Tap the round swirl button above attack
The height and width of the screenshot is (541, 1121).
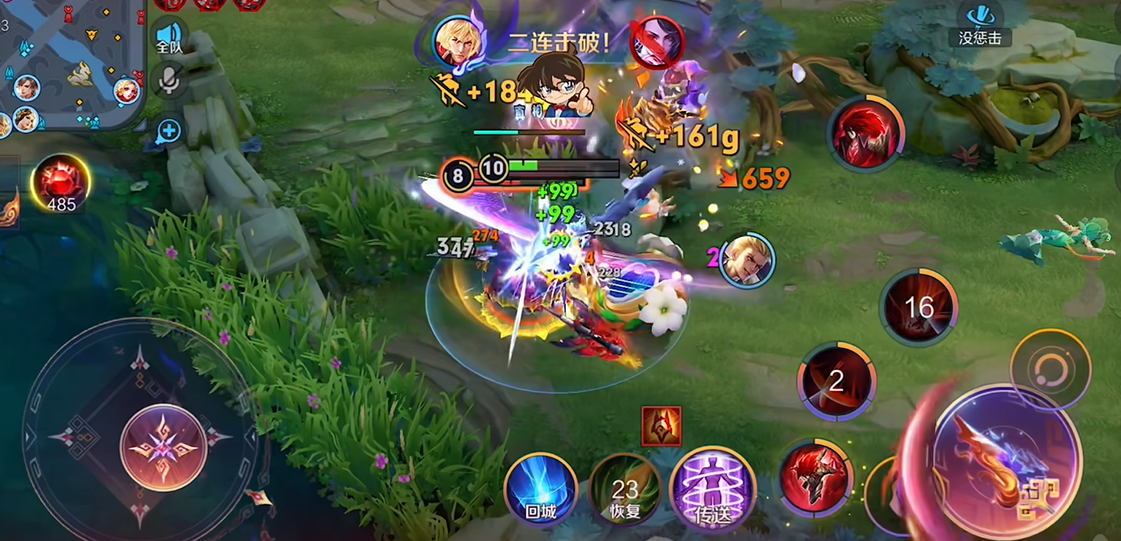(1049, 367)
